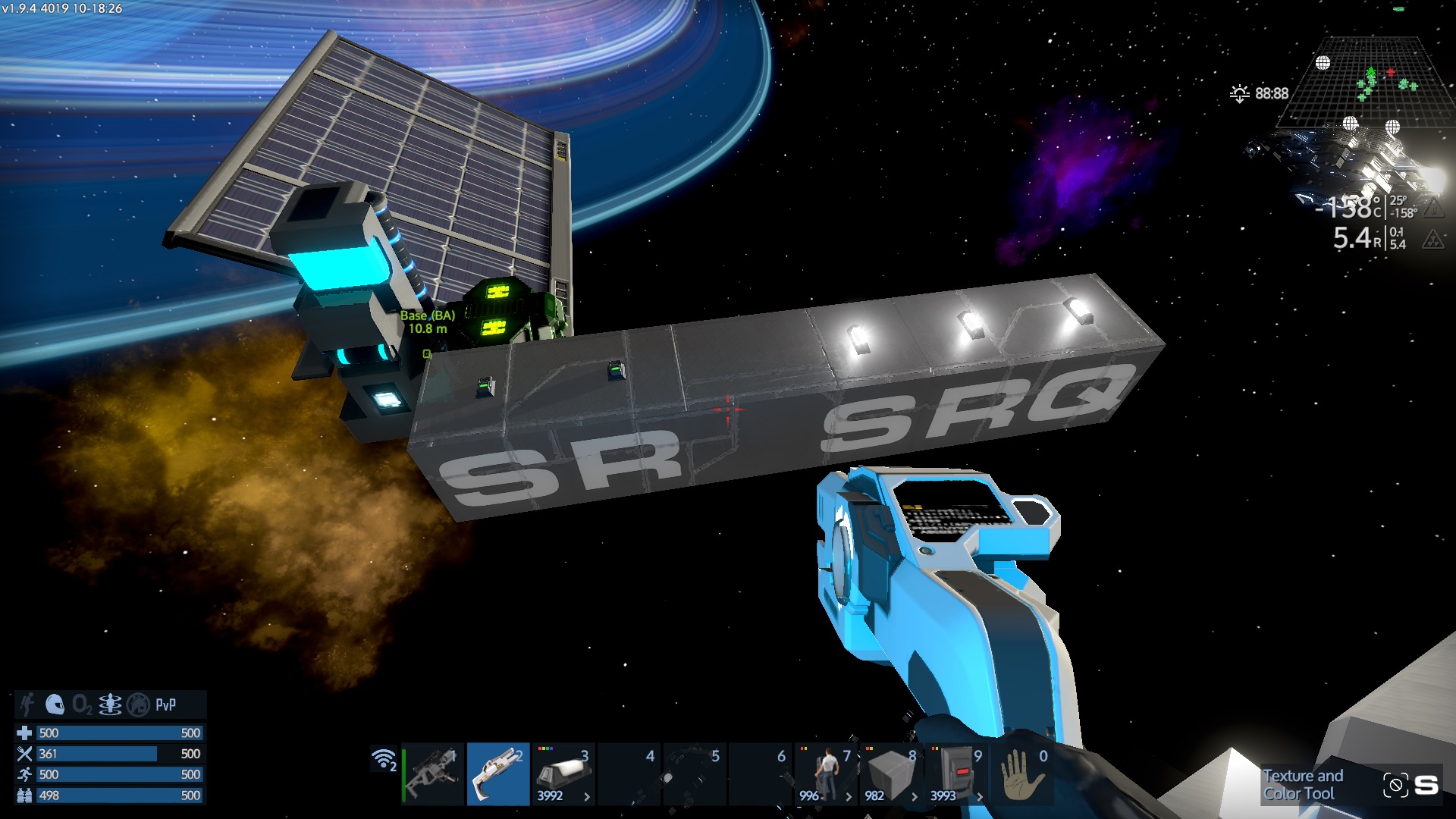Click the wireless signal icon beside the hotbar

[384, 758]
